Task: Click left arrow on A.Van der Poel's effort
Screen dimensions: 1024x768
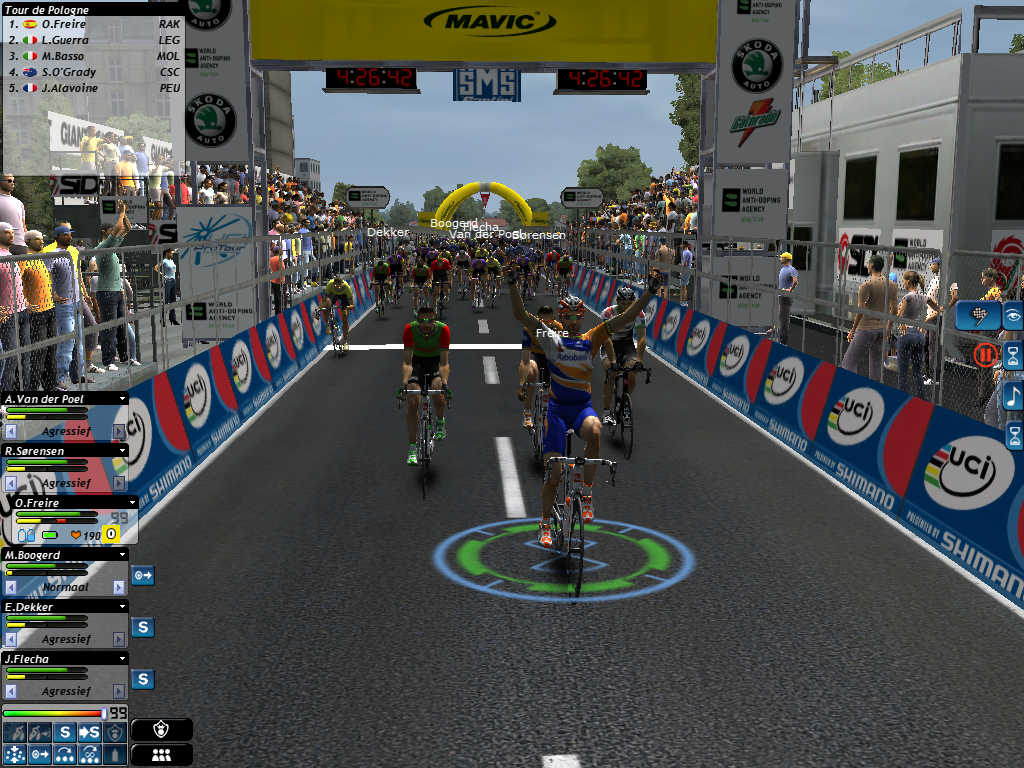Action: point(11,431)
